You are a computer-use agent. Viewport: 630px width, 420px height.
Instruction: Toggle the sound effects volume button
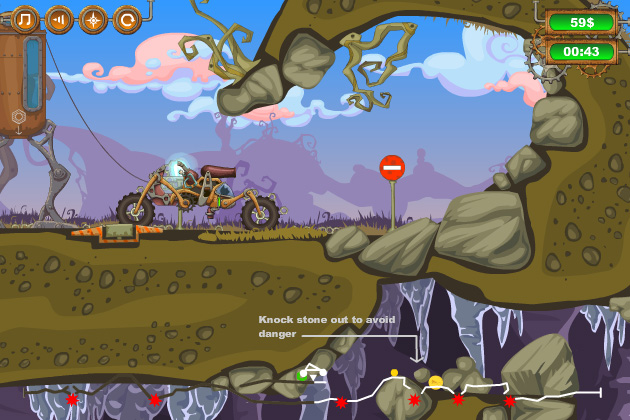[59, 18]
